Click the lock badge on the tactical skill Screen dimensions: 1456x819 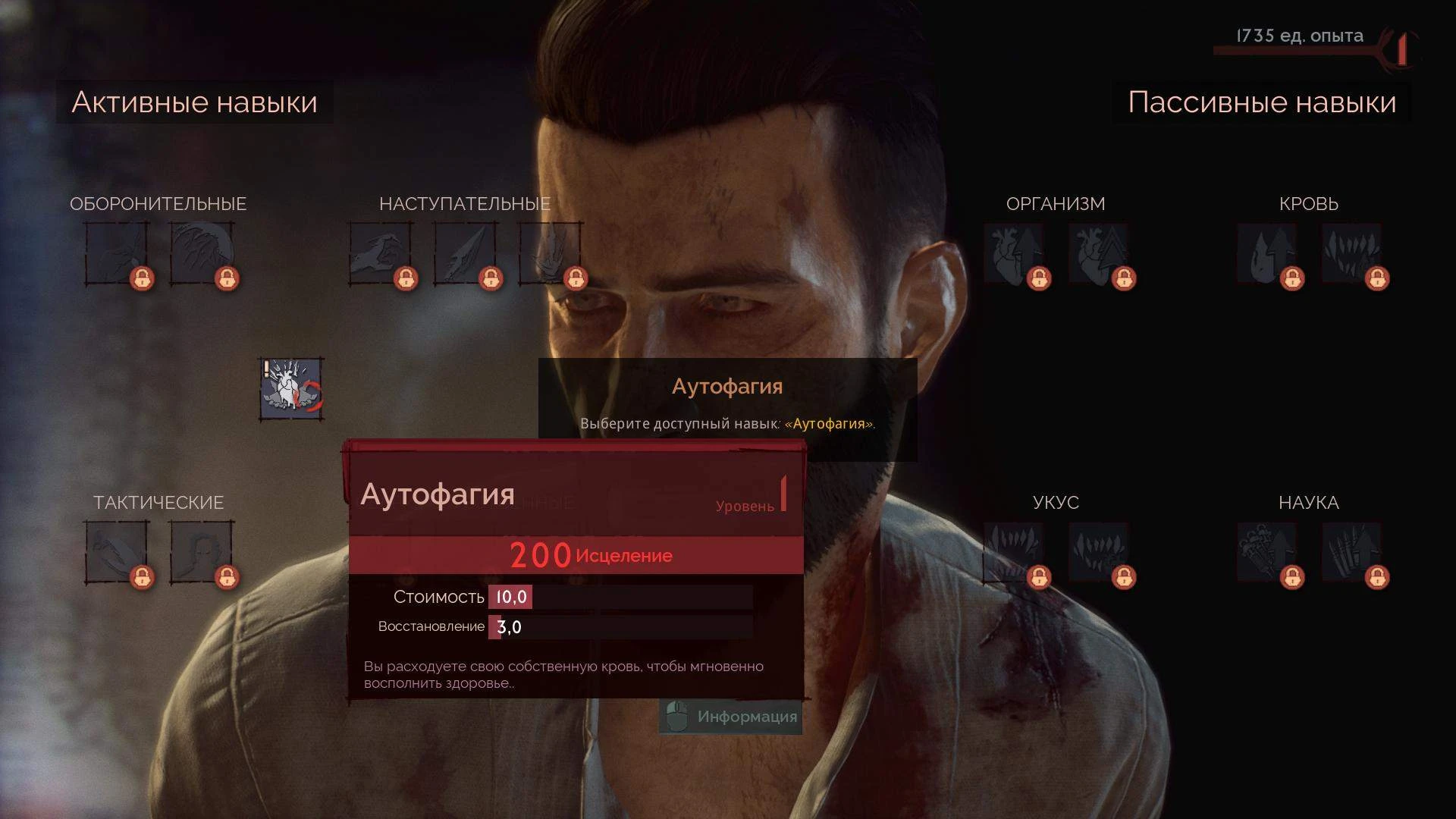(x=143, y=577)
